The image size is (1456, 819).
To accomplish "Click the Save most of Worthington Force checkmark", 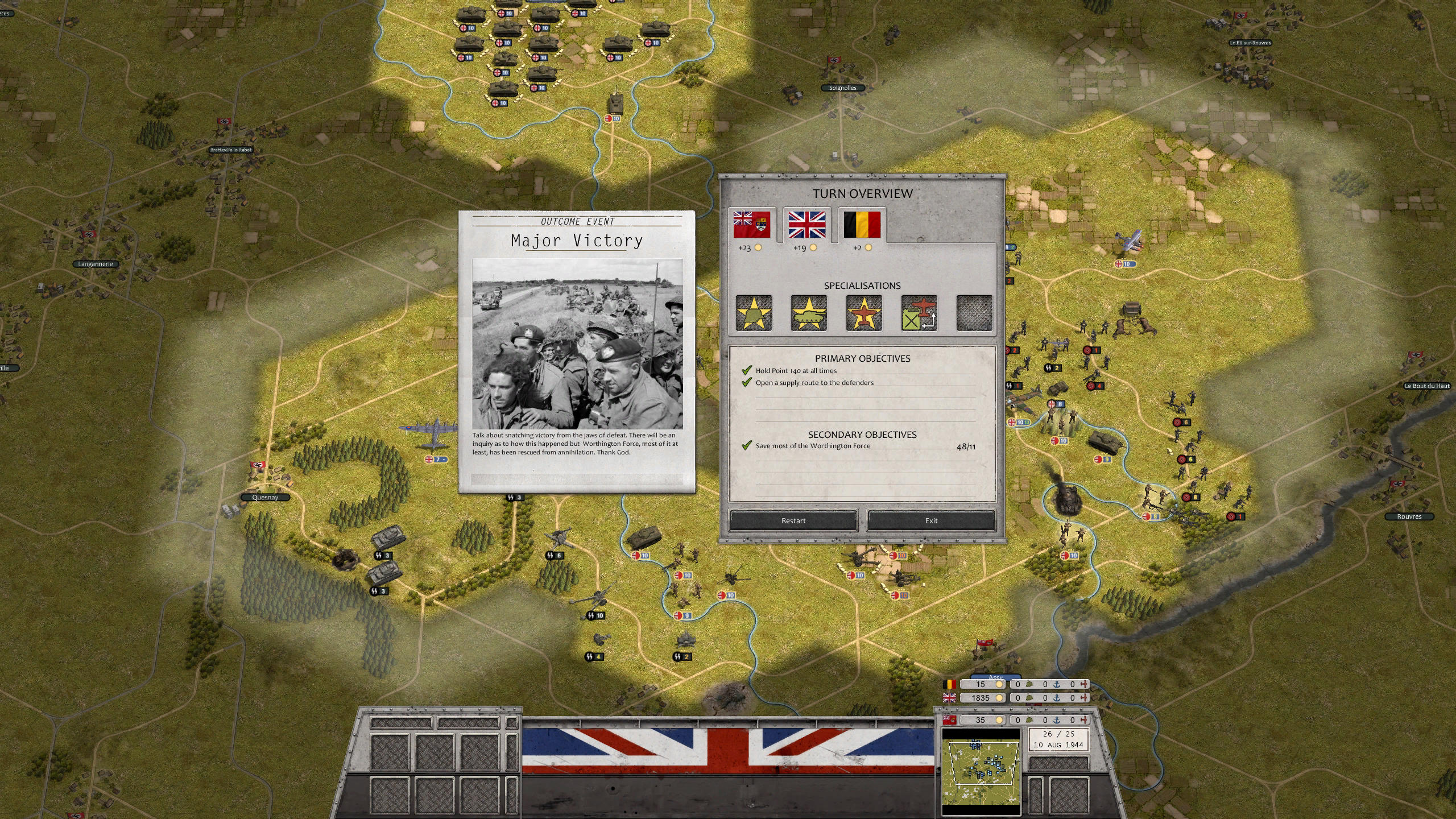I will 746,446.
